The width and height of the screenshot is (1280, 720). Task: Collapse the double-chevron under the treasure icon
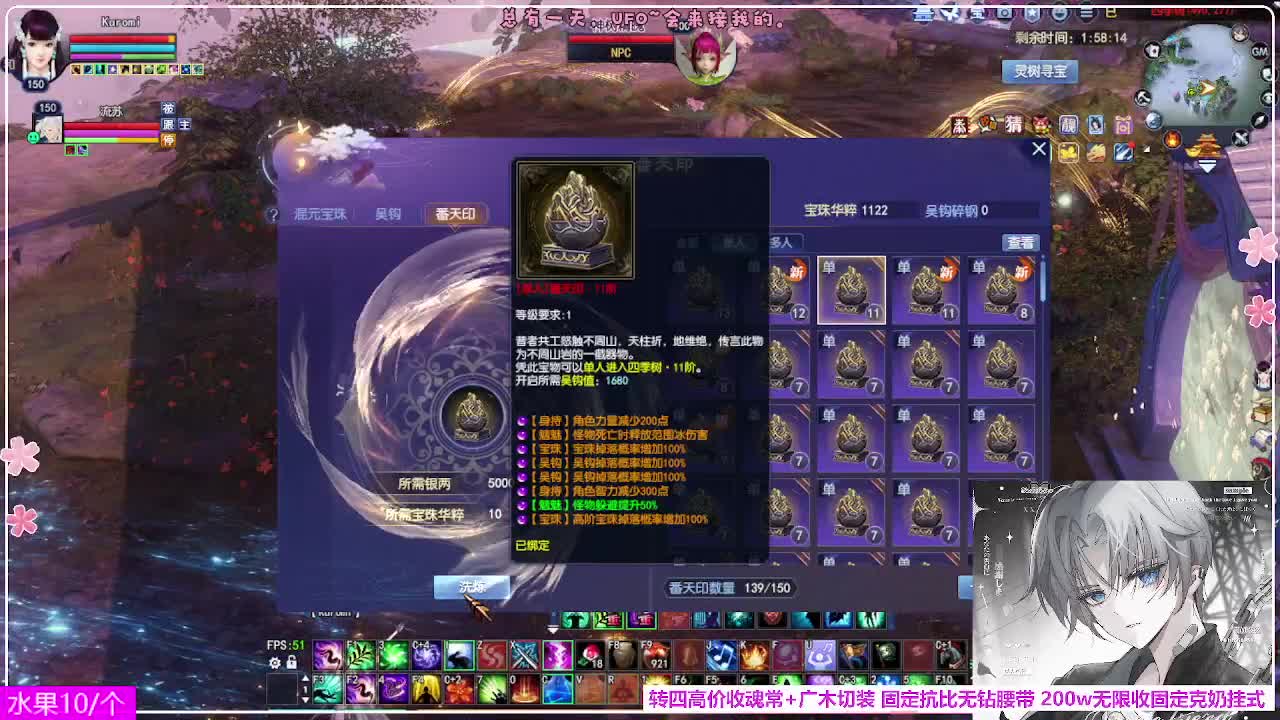point(1206,166)
